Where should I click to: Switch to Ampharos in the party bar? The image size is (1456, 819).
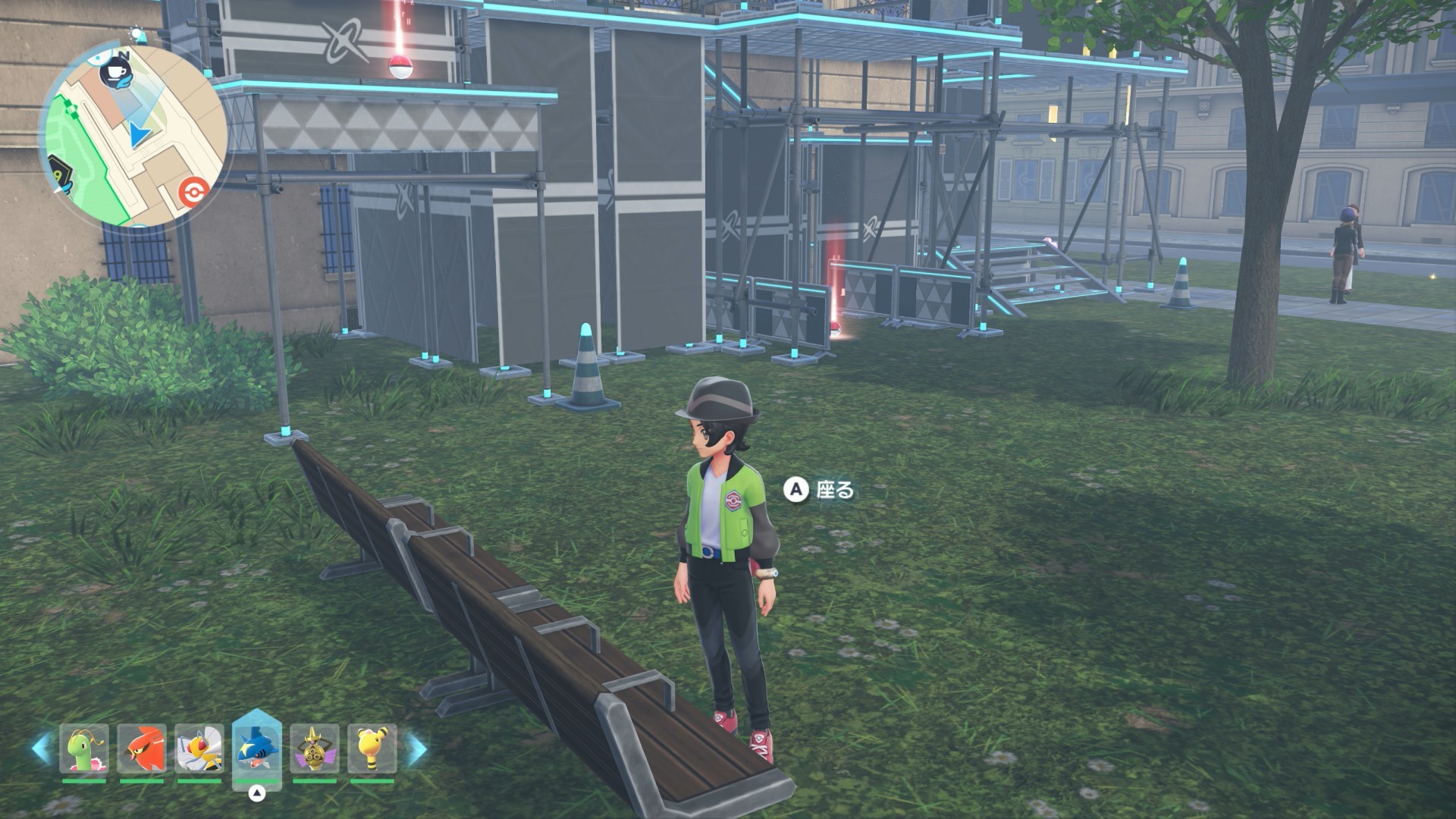[x=372, y=749]
